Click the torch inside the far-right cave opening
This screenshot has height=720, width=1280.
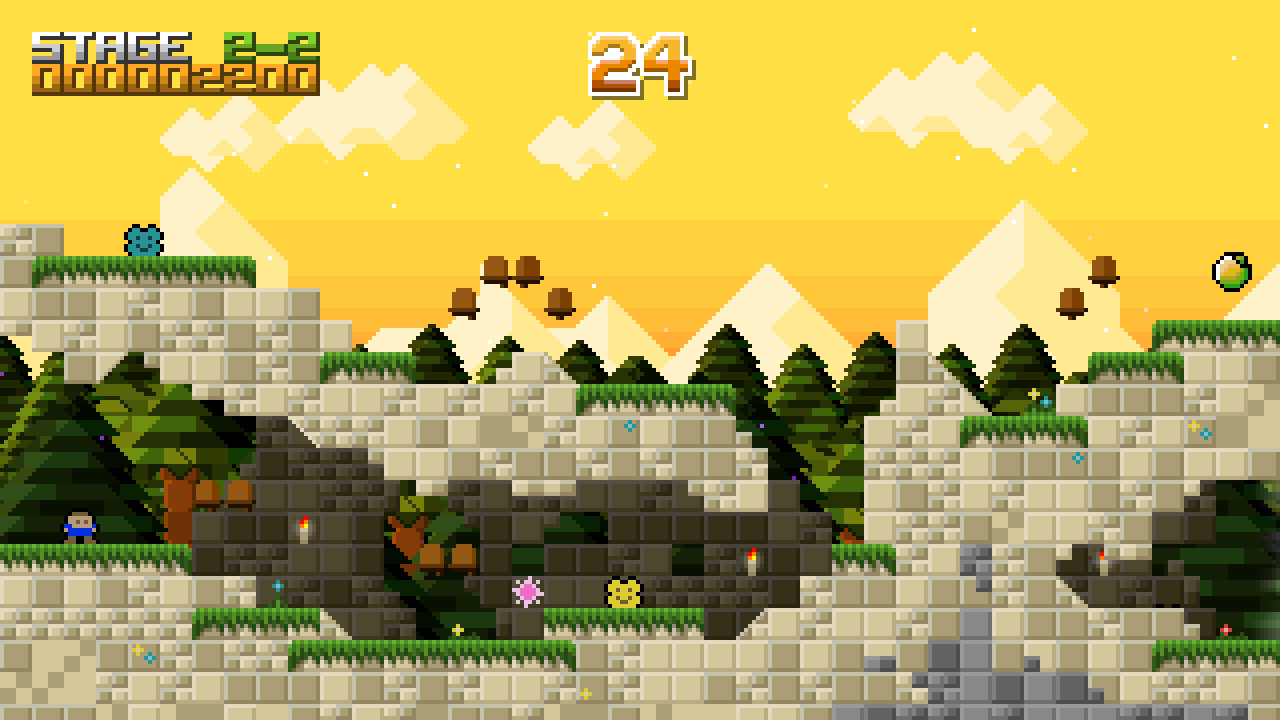tap(1101, 559)
